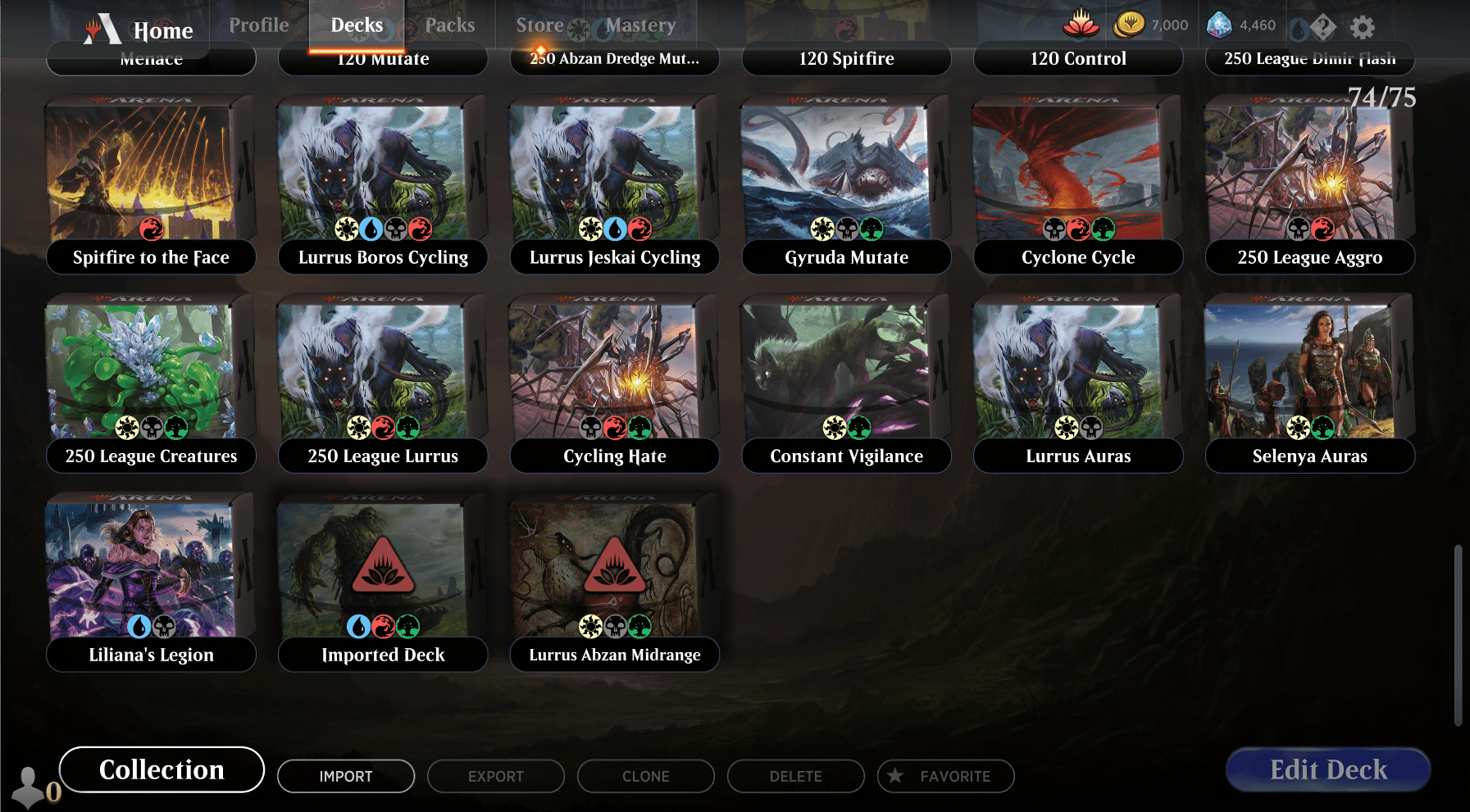The width and height of the screenshot is (1470, 812).
Task: Click the blue mana symbol on Liliana's Legion
Action: [139, 627]
